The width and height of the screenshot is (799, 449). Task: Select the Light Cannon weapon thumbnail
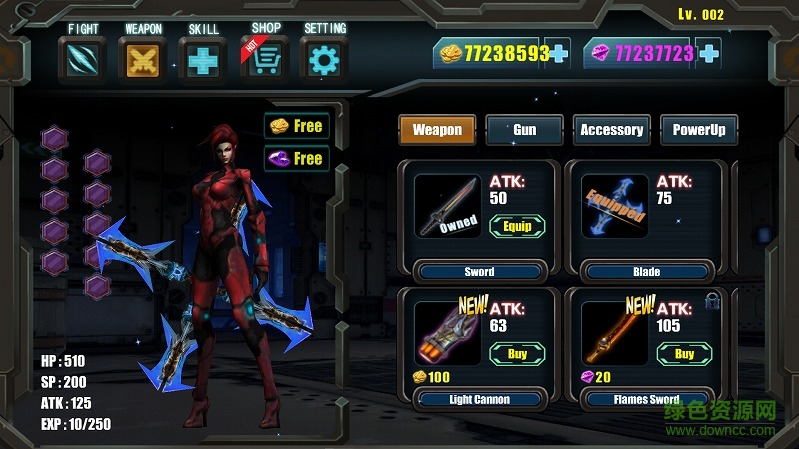pyautogui.click(x=447, y=333)
